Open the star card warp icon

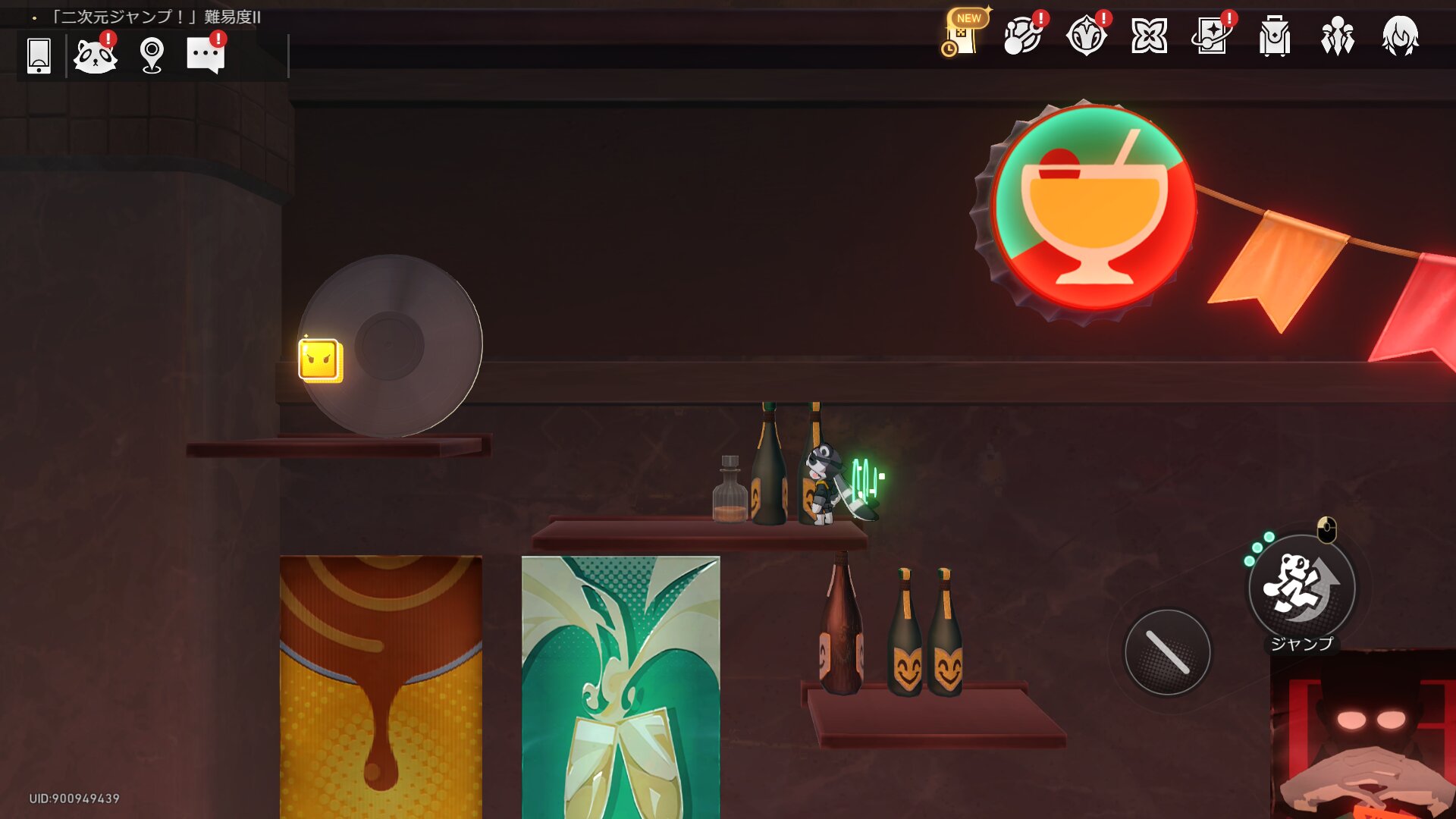pos(1211,36)
